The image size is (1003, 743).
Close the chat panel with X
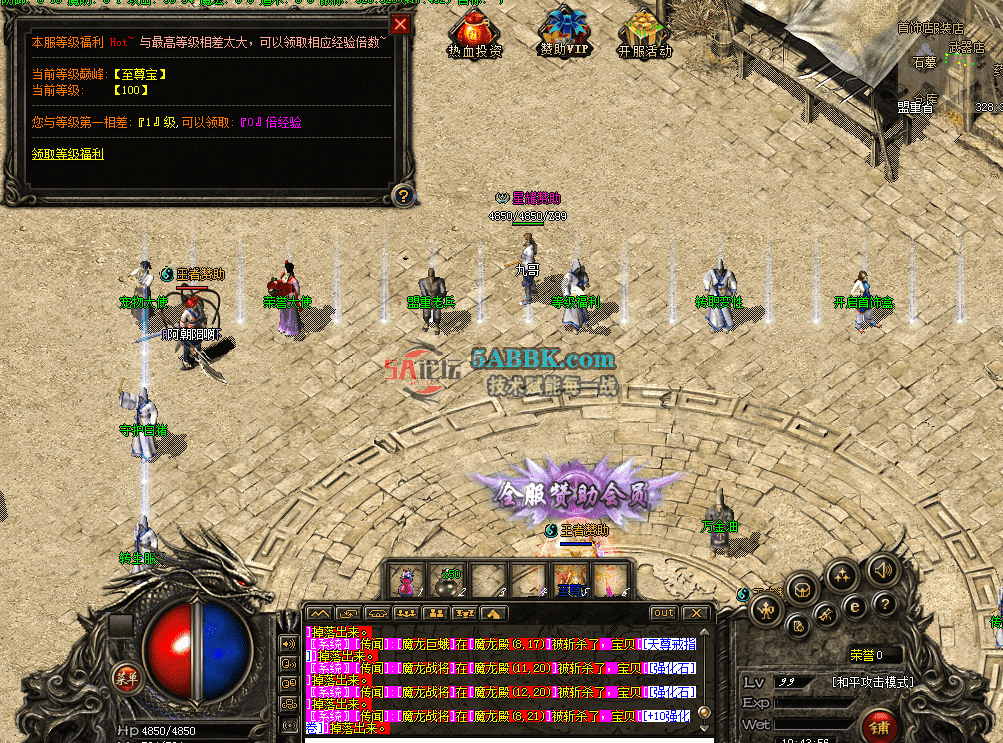(694, 612)
